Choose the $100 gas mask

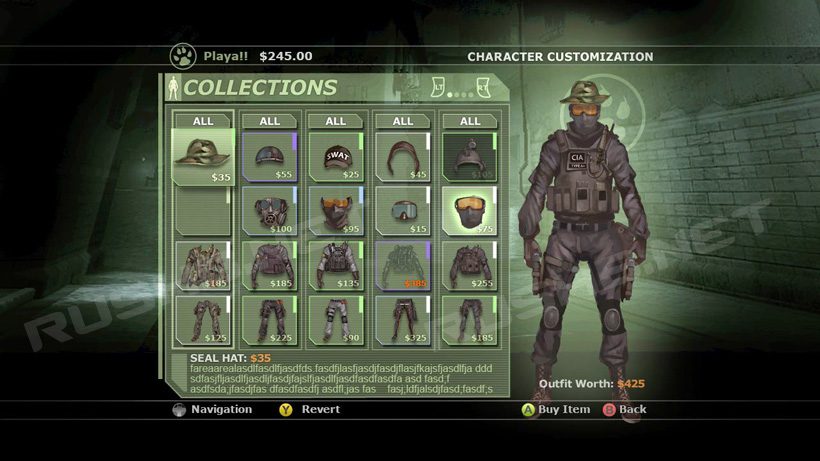(x=269, y=211)
